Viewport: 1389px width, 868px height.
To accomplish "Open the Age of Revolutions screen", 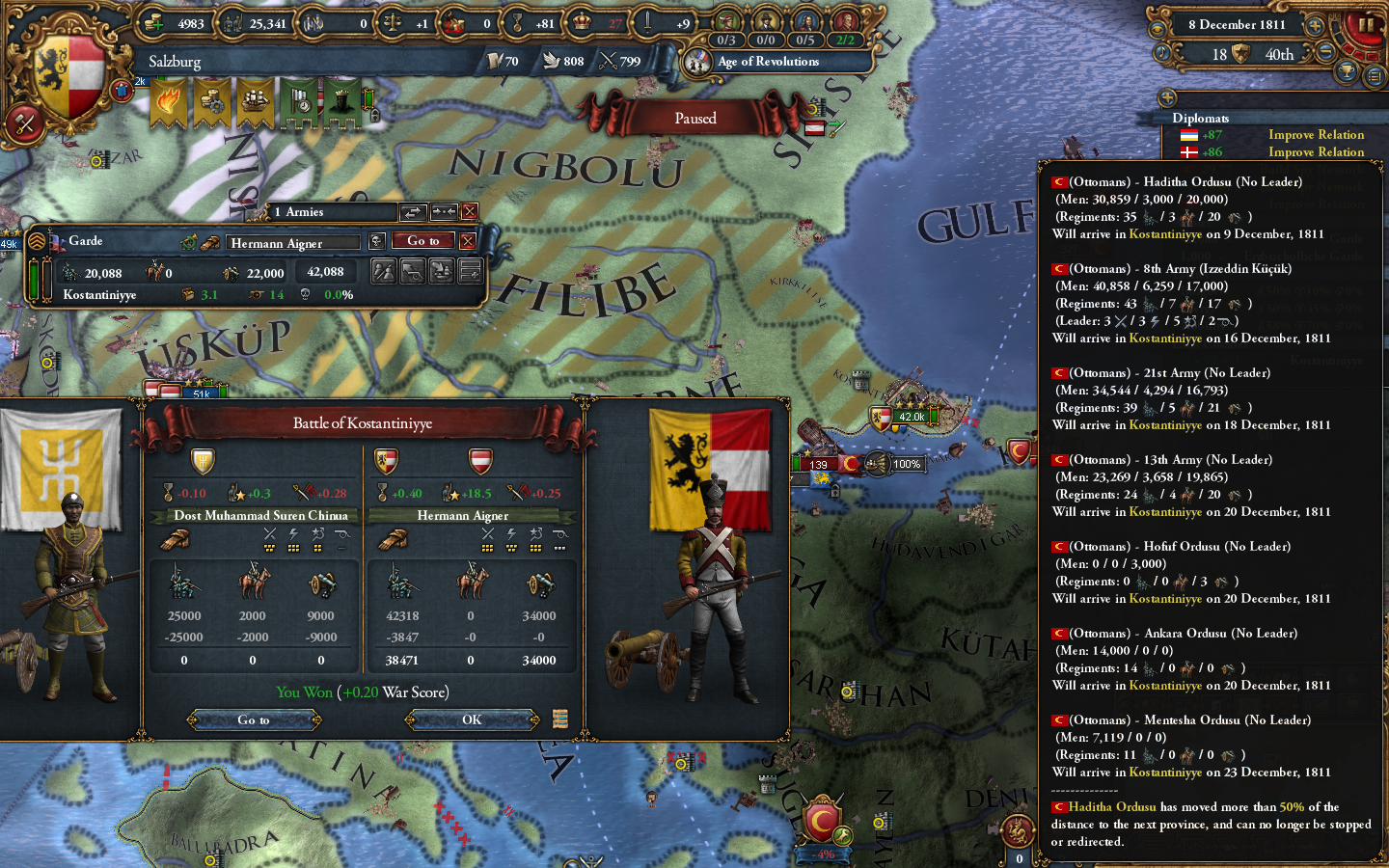I will tap(781, 61).
